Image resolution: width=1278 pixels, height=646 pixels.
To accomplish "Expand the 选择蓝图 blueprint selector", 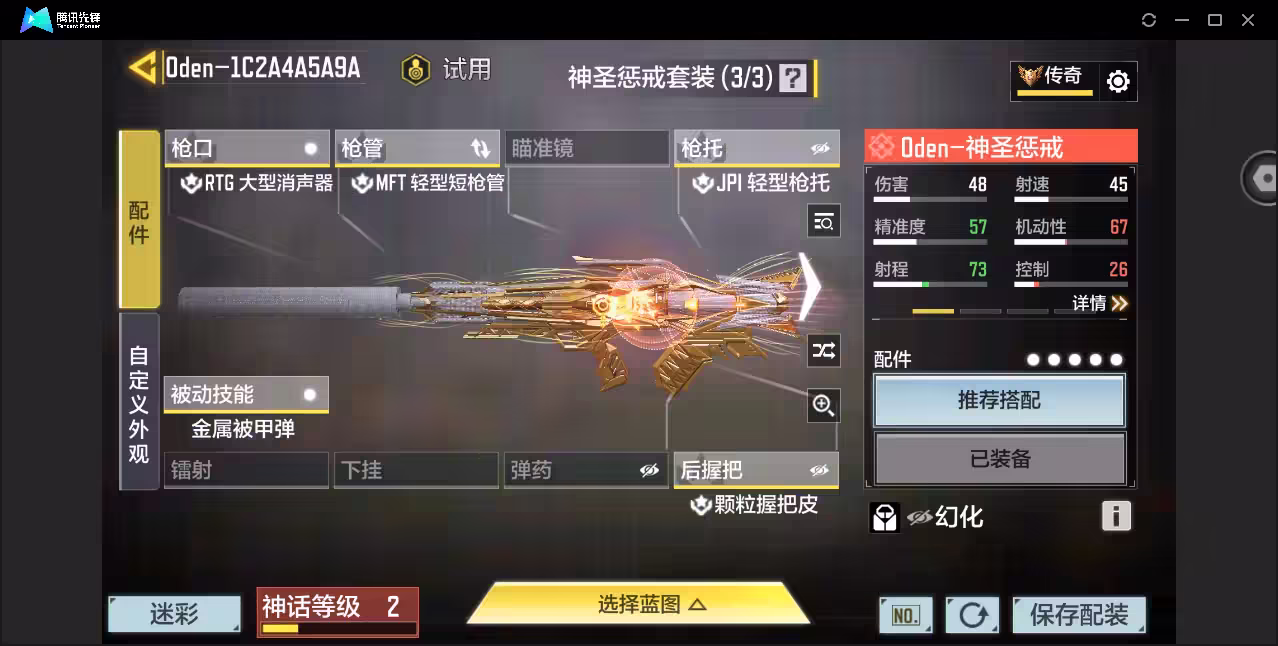I will 638,604.
